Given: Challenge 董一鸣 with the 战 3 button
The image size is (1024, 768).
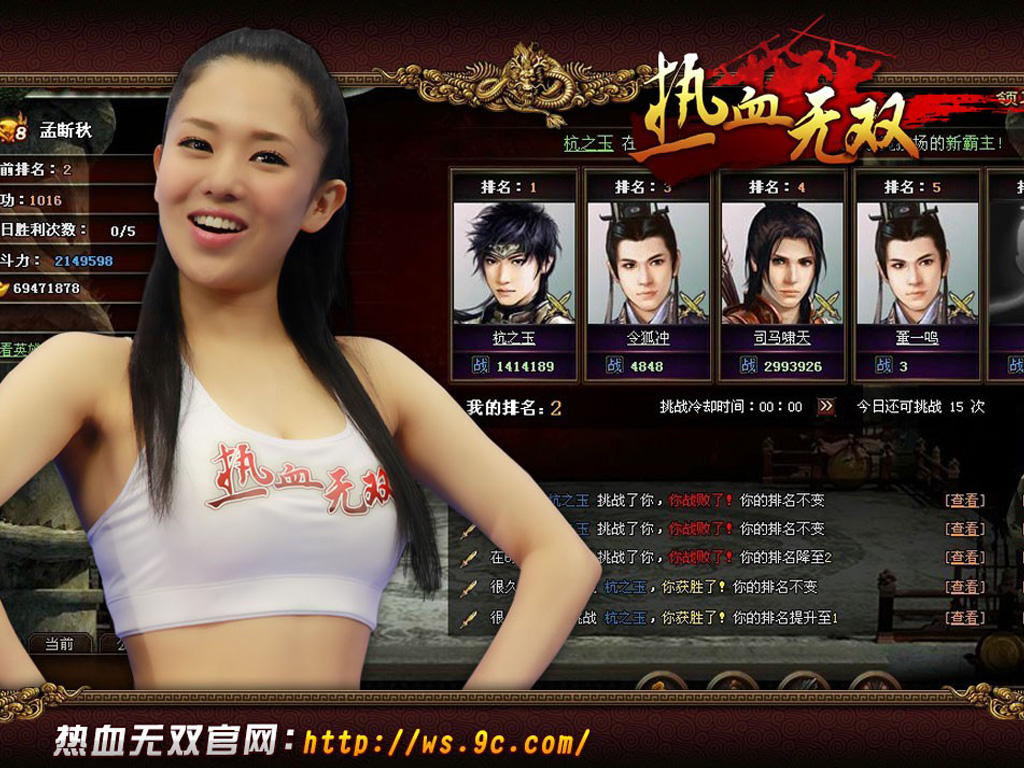Looking at the screenshot, I should tap(916, 366).
